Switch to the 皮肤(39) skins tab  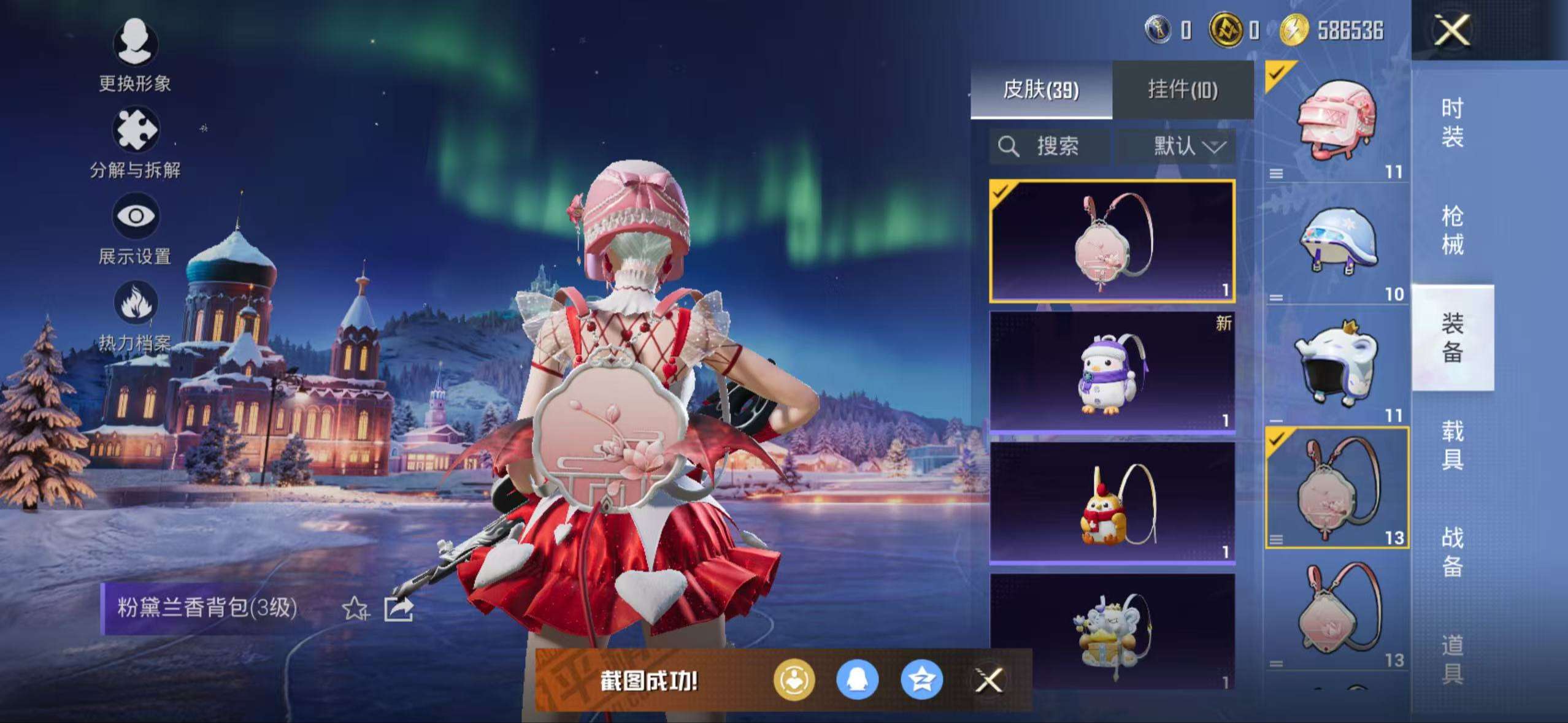(x=1040, y=90)
